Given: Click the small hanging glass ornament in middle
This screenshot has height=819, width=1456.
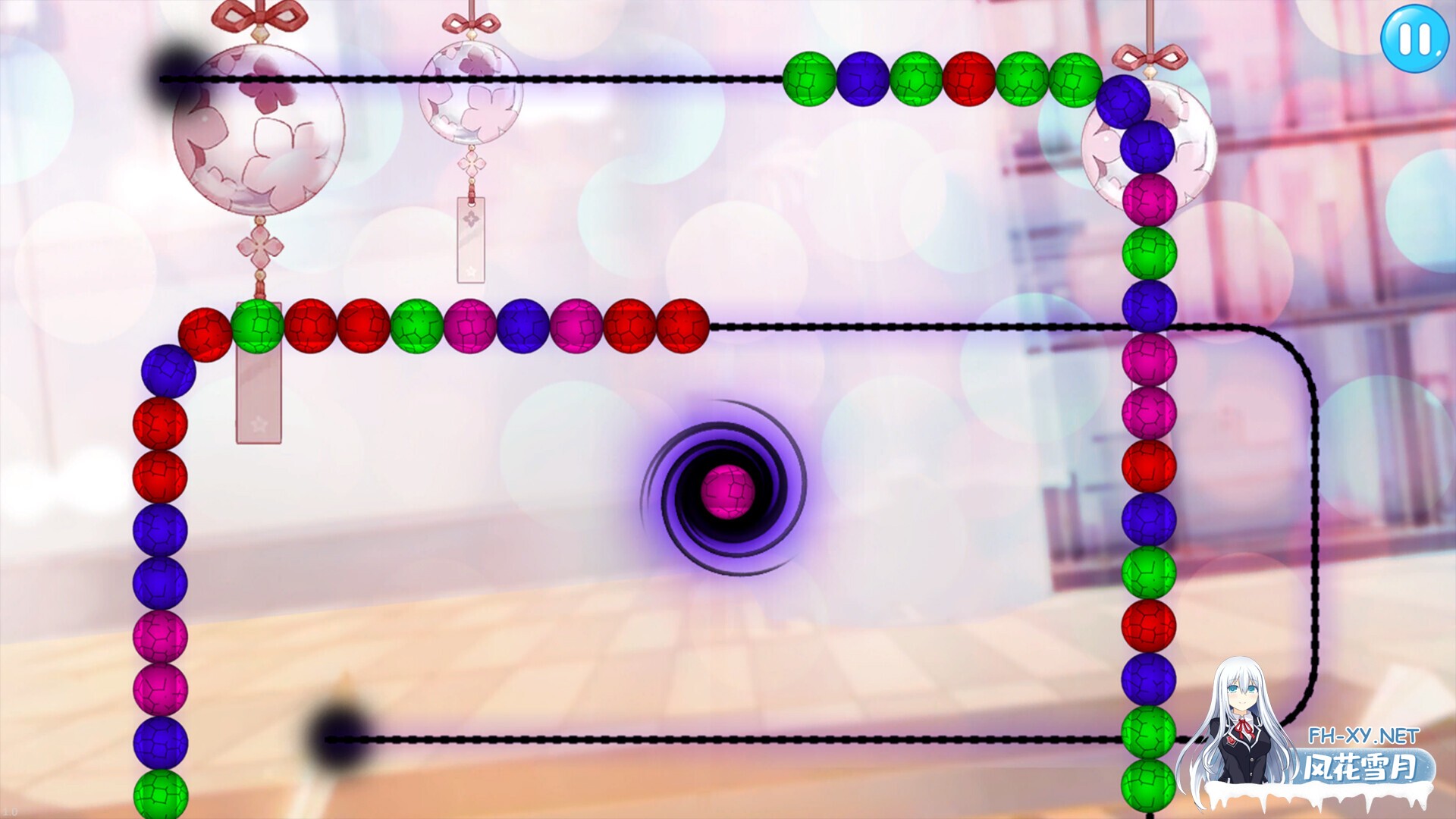Looking at the screenshot, I should [x=472, y=91].
